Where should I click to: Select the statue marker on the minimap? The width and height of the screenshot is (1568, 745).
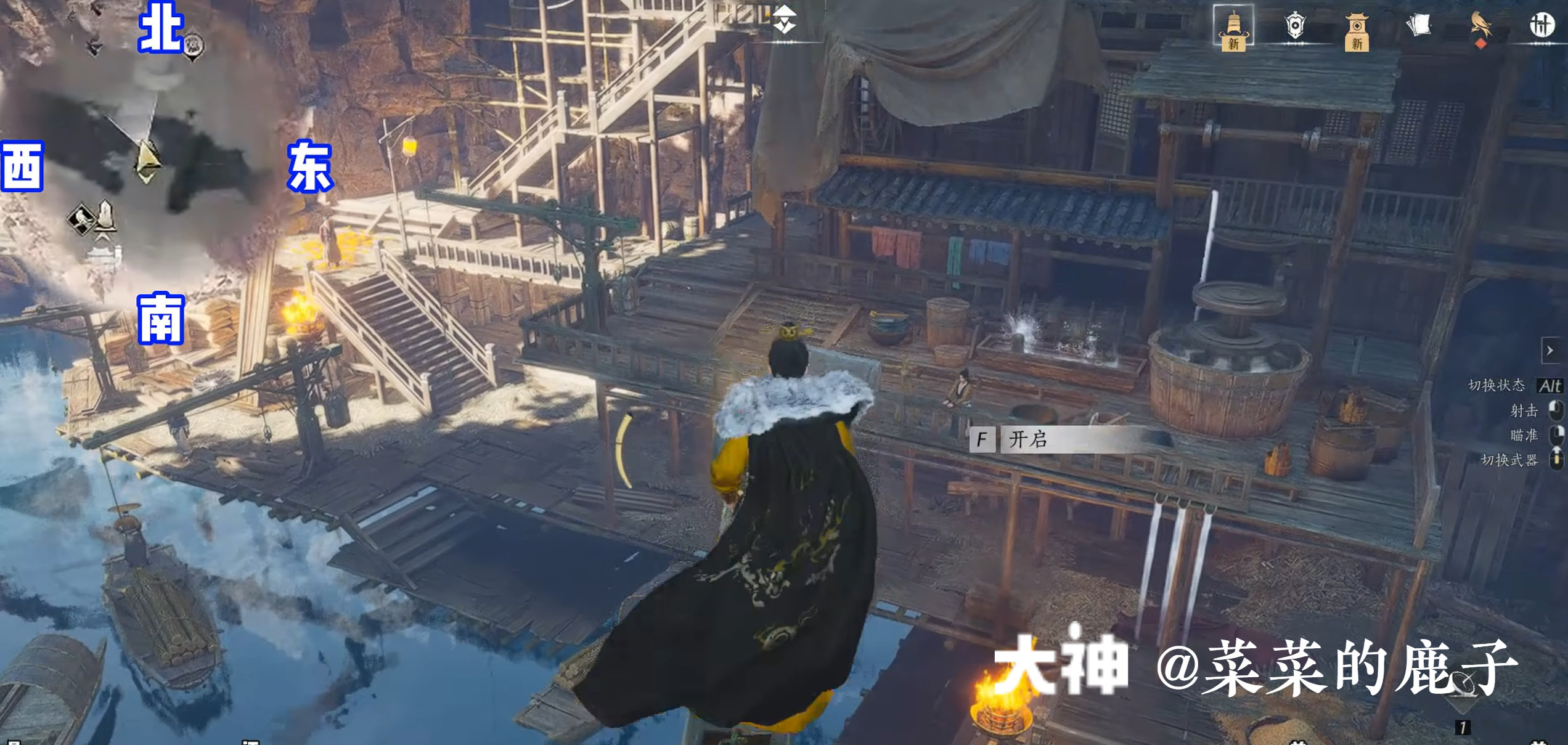point(105,216)
